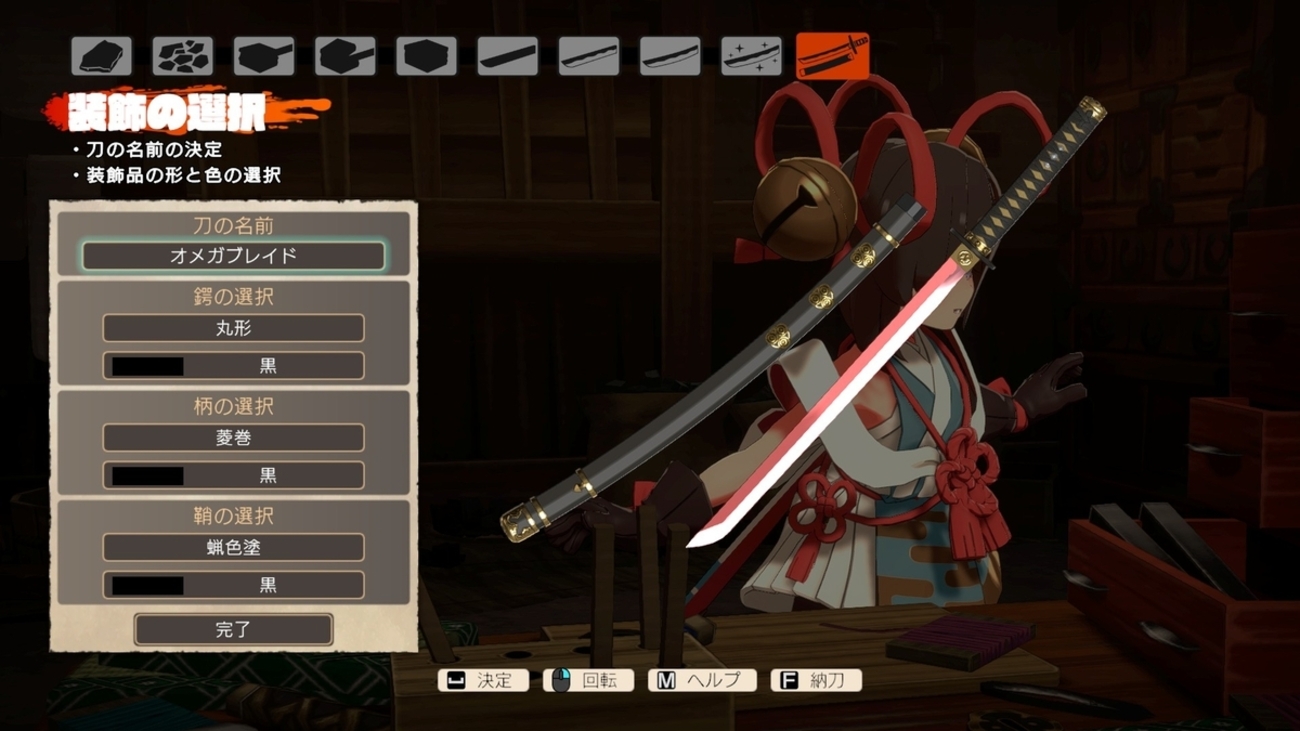Select the highlighted orange katana step icon
The width and height of the screenshot is (1300, 731).
tap(832, 56)
